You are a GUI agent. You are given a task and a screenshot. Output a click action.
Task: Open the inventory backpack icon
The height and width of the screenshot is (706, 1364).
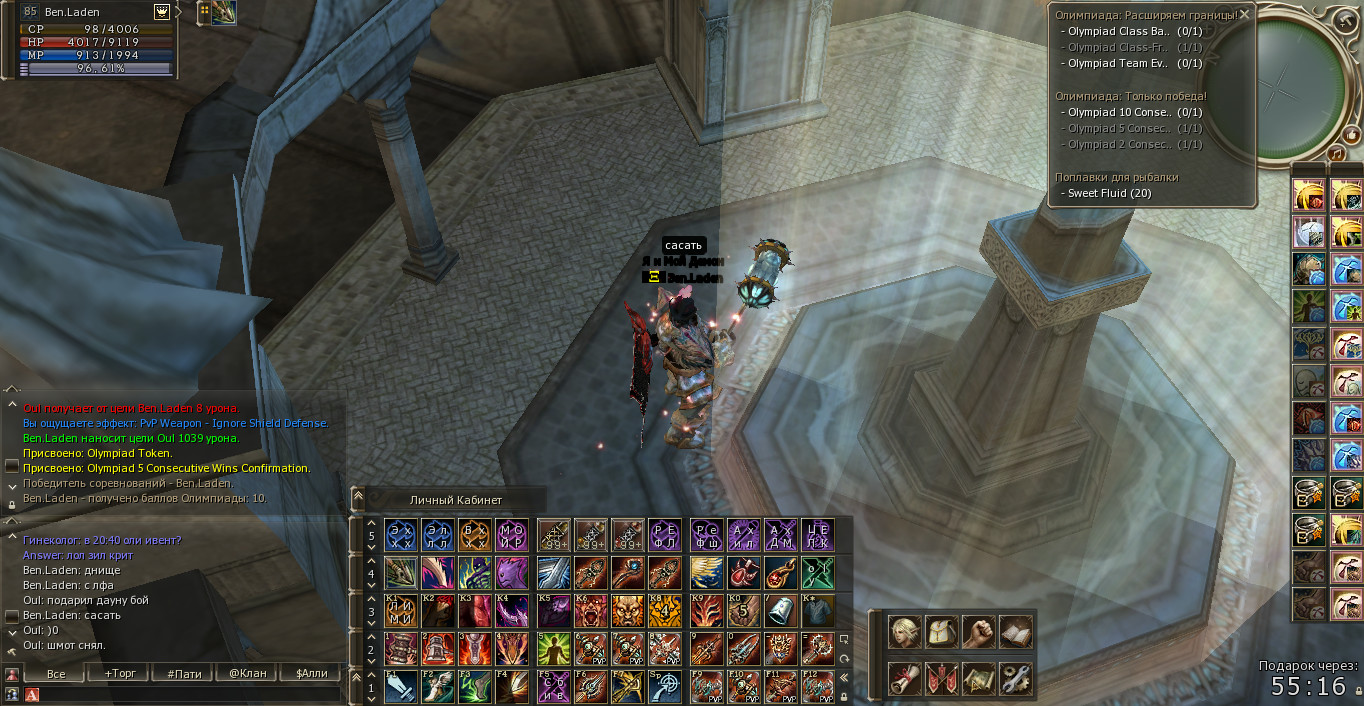(x=941, y=631)
